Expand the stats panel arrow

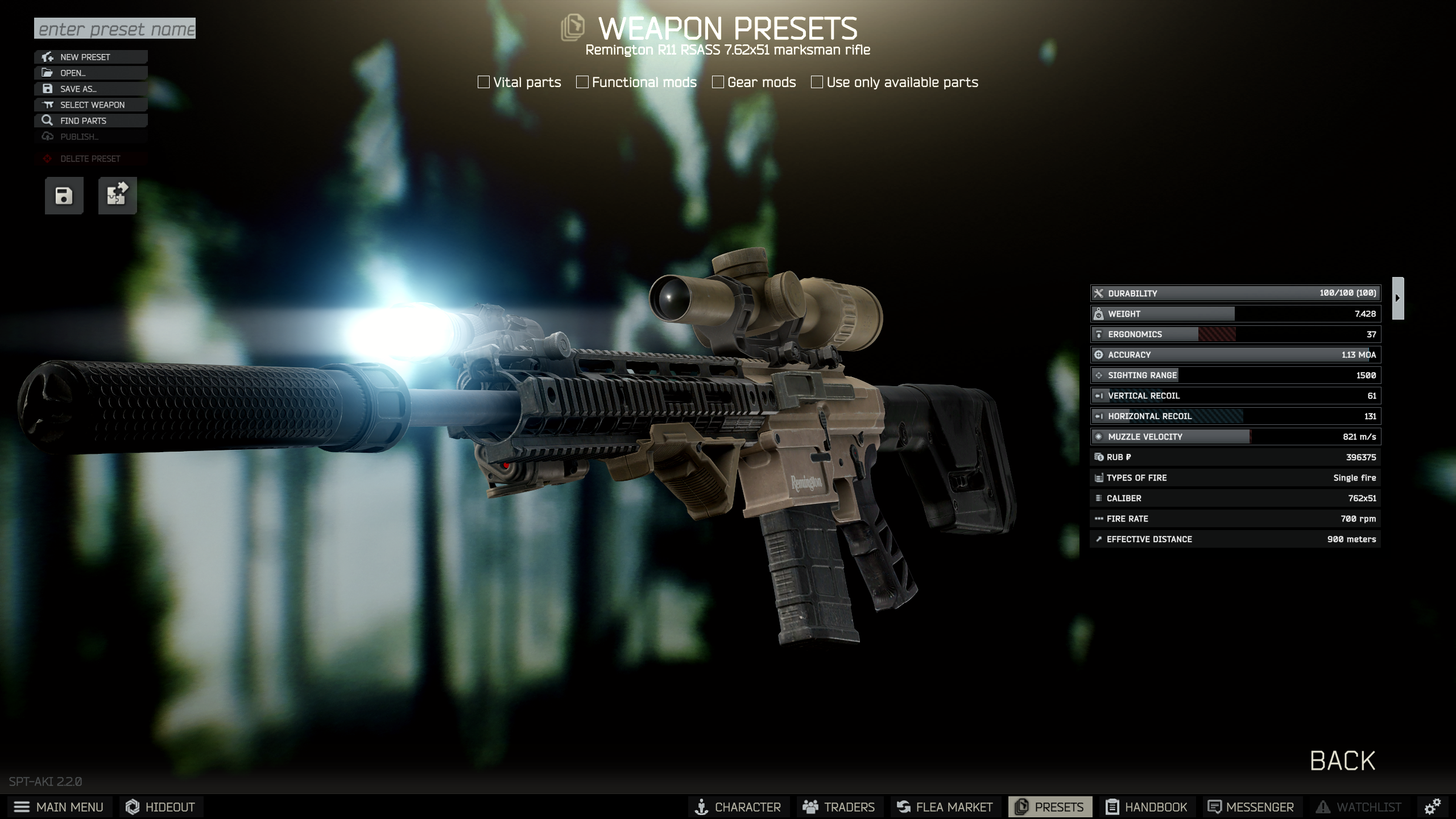pos(1397,298)
